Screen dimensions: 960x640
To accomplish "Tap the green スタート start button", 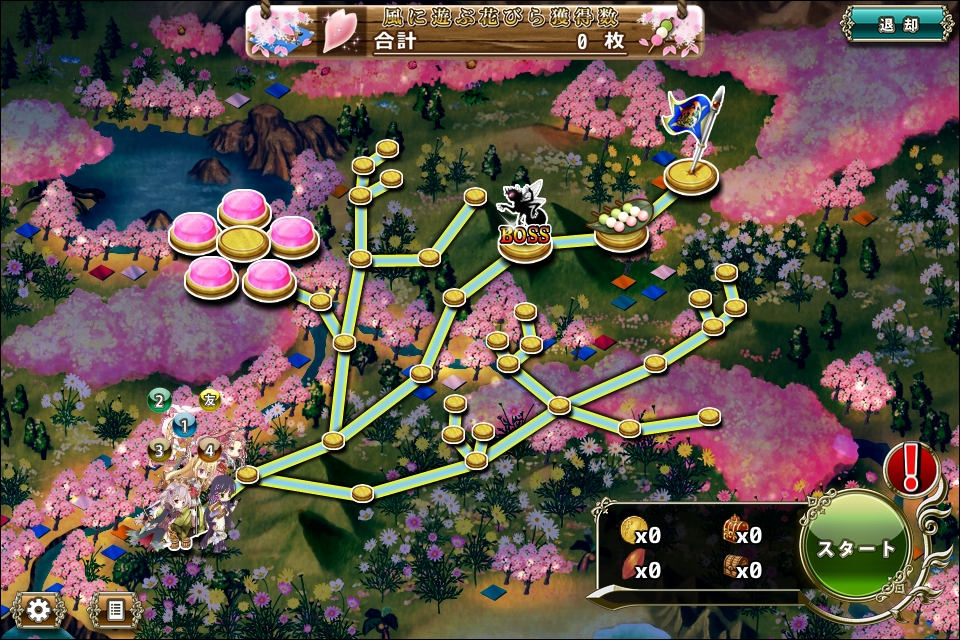I will (856, 548).
